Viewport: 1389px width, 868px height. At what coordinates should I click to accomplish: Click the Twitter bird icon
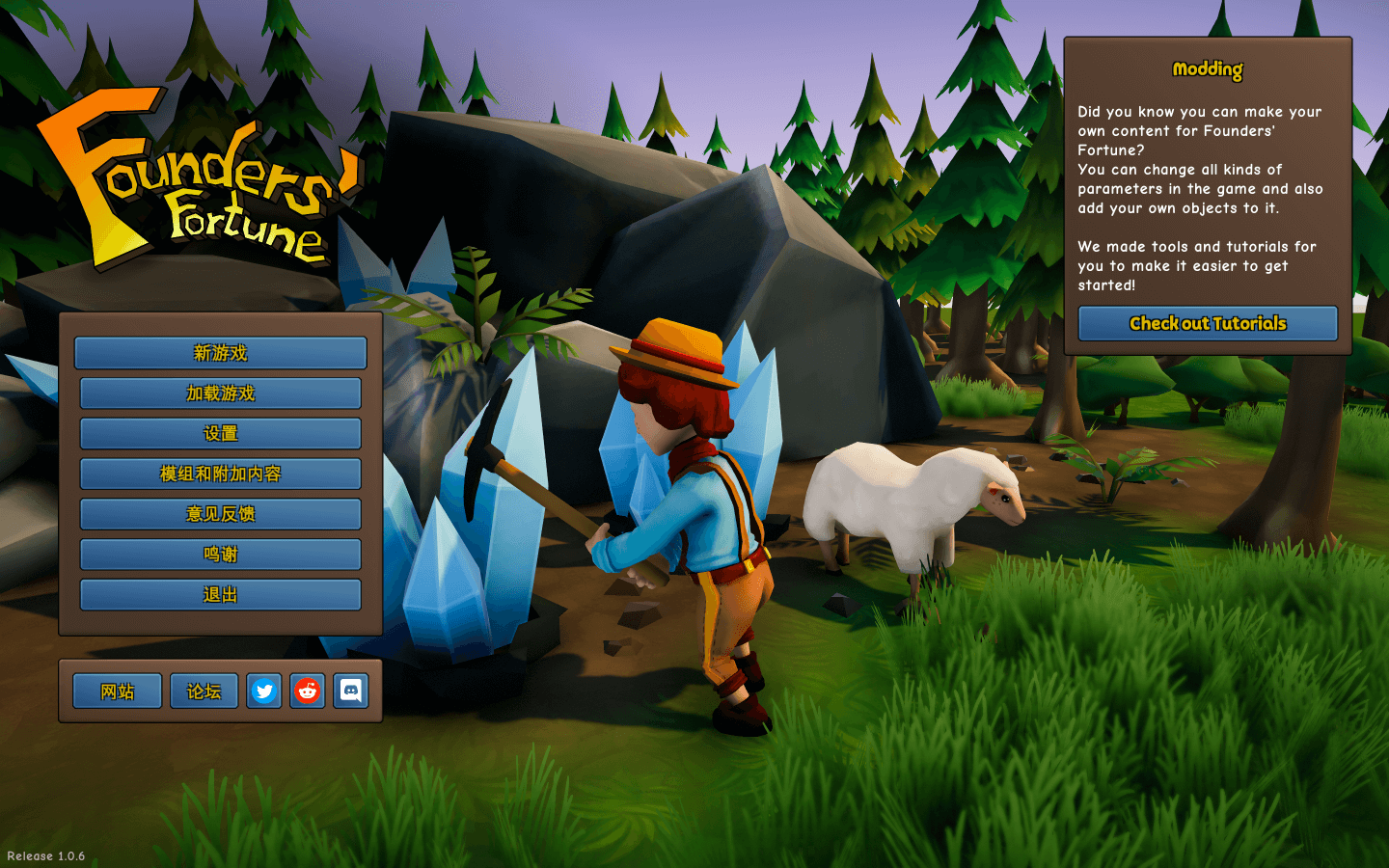264,692
